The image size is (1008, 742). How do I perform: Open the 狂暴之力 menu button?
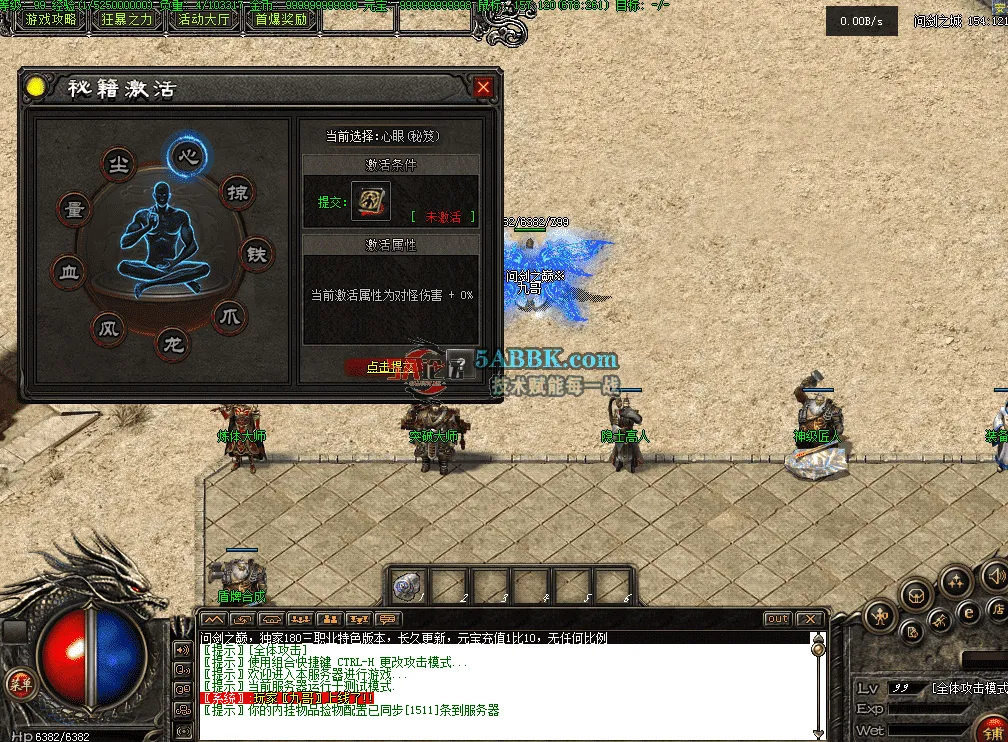[127, 19]
